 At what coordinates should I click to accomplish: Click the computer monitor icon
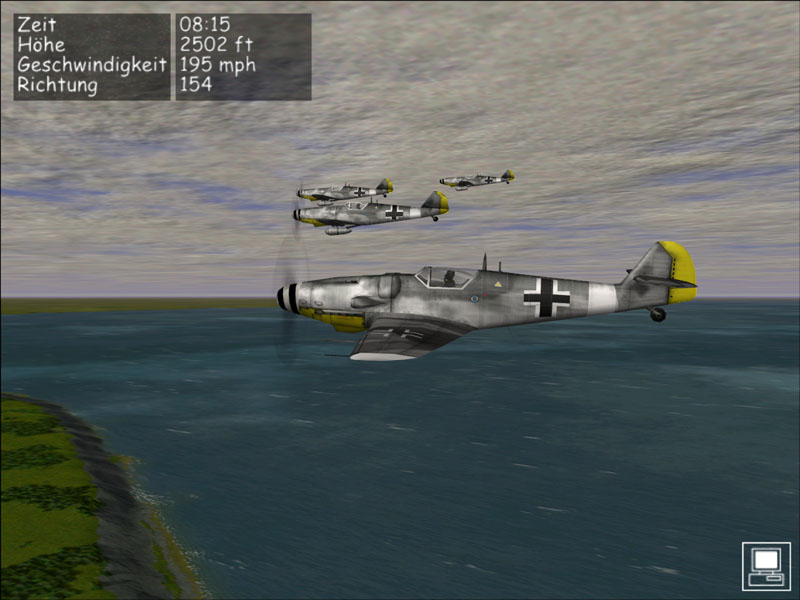766,566
